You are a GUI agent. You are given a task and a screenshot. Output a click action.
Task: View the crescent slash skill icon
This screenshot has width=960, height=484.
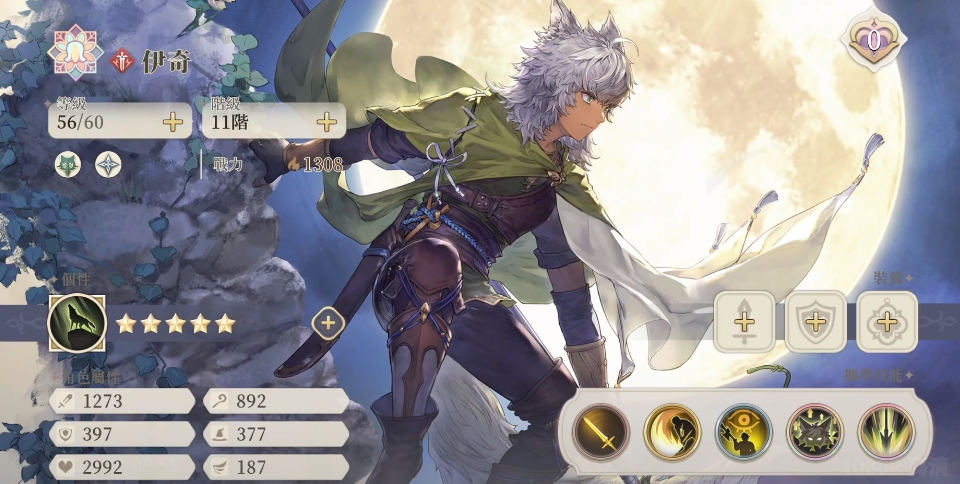click(672, 432)
